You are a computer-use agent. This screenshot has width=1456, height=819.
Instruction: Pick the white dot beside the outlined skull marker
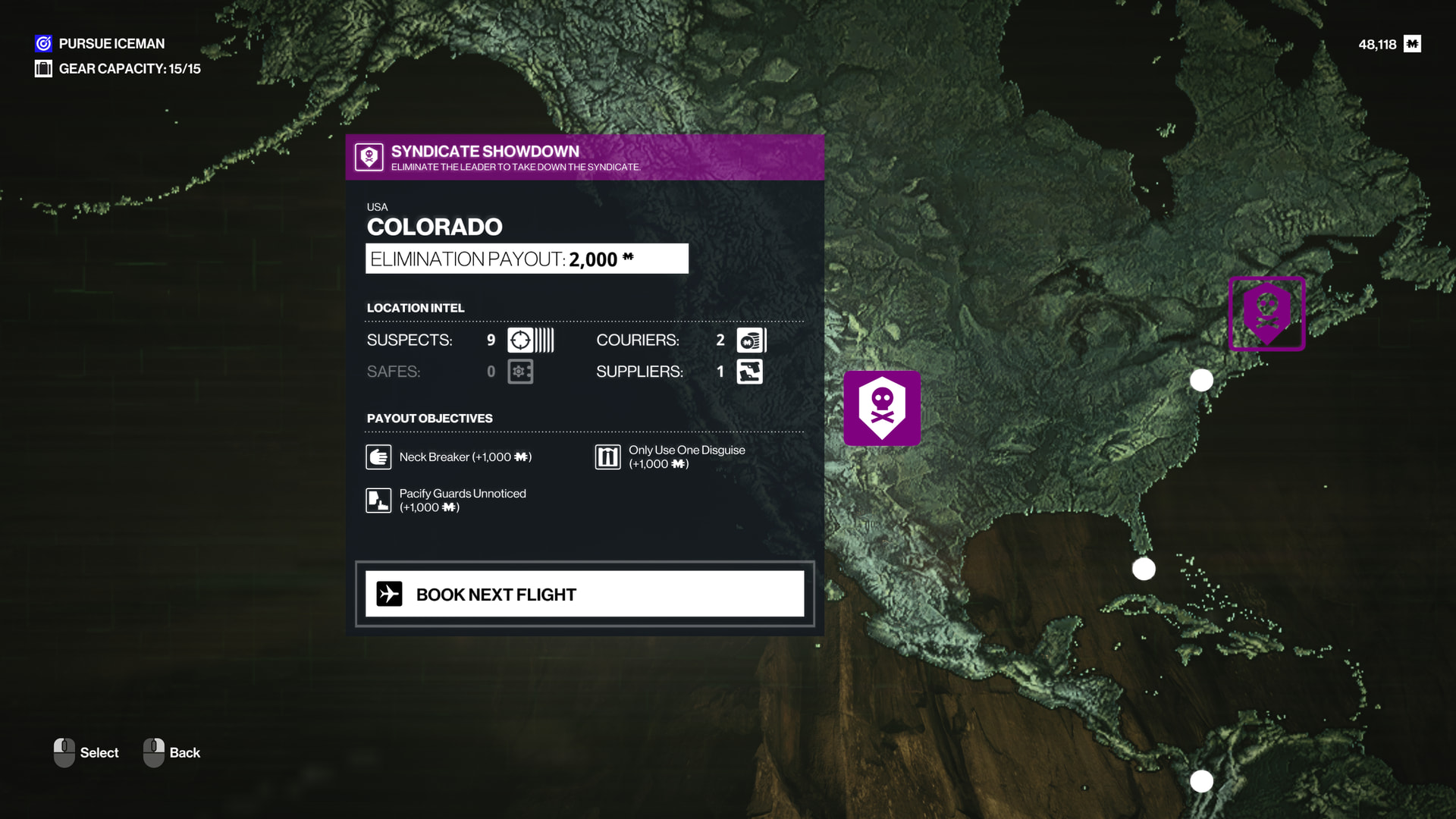tap(1201, 380)
